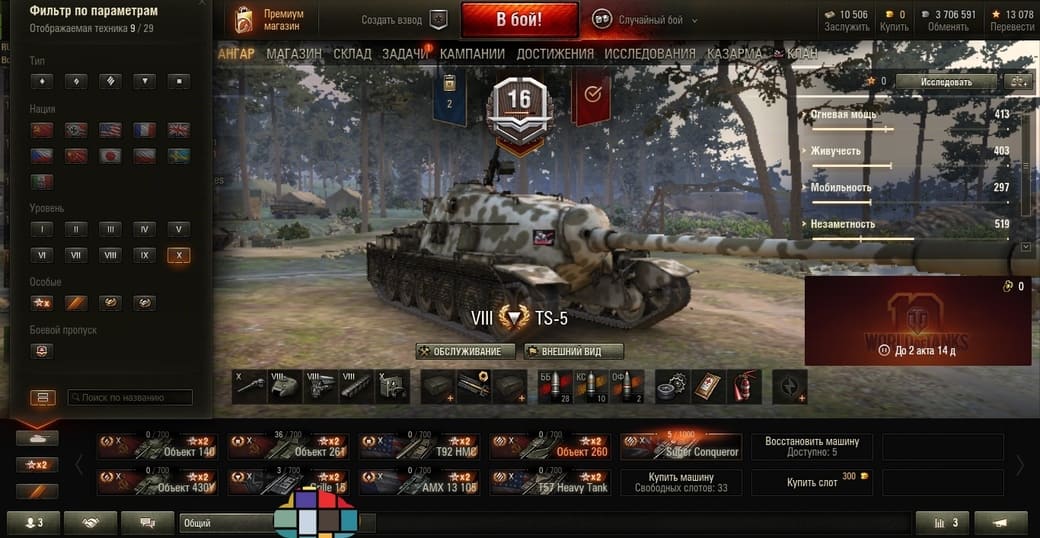Open the СКЛАД tab

pos(352,53)
